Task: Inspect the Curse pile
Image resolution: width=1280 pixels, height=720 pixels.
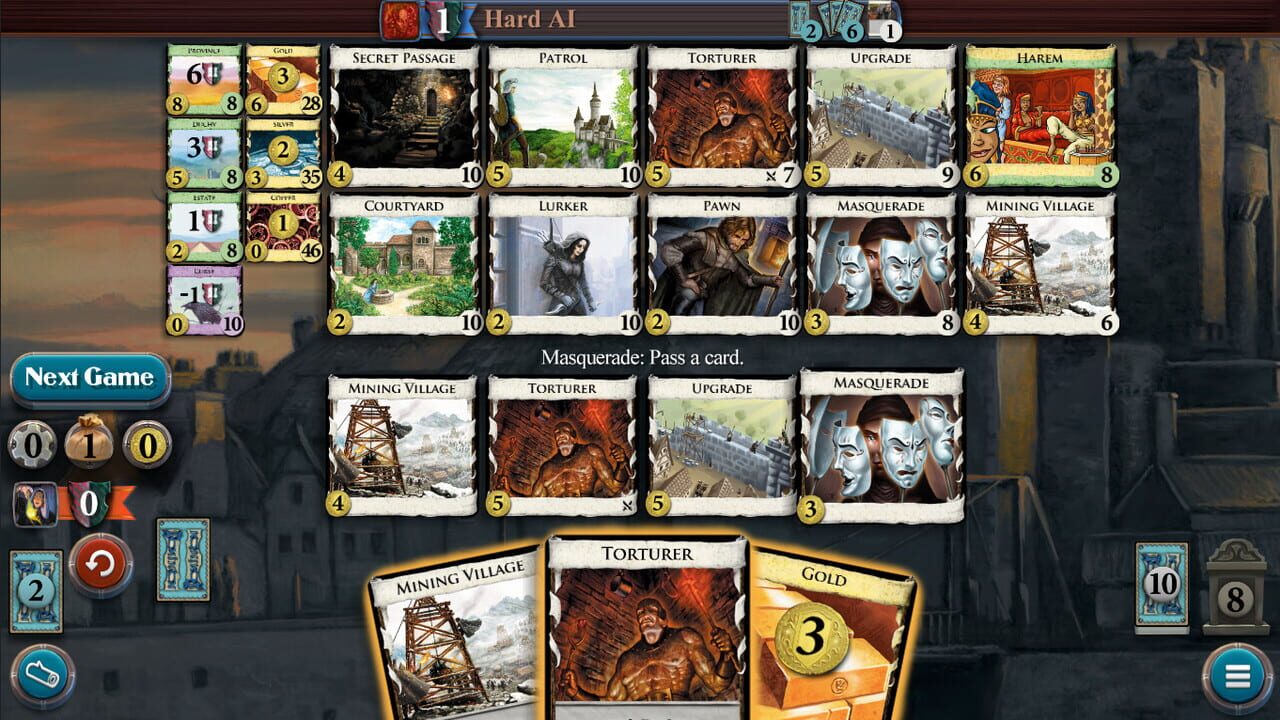Action: click(x=205, y=298)
